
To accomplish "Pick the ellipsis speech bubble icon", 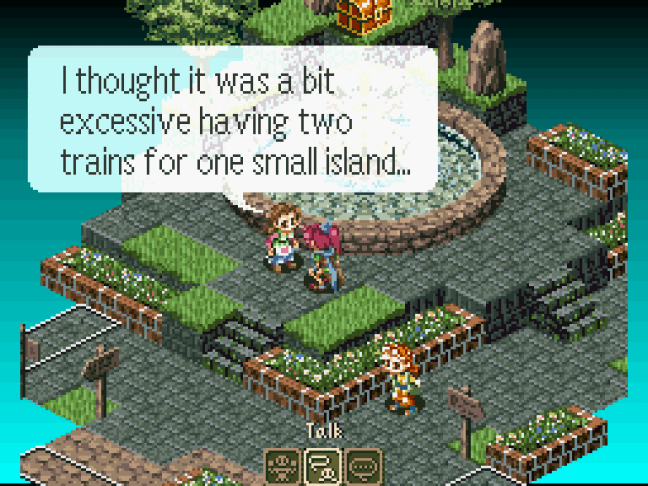I will click(363, 464).
